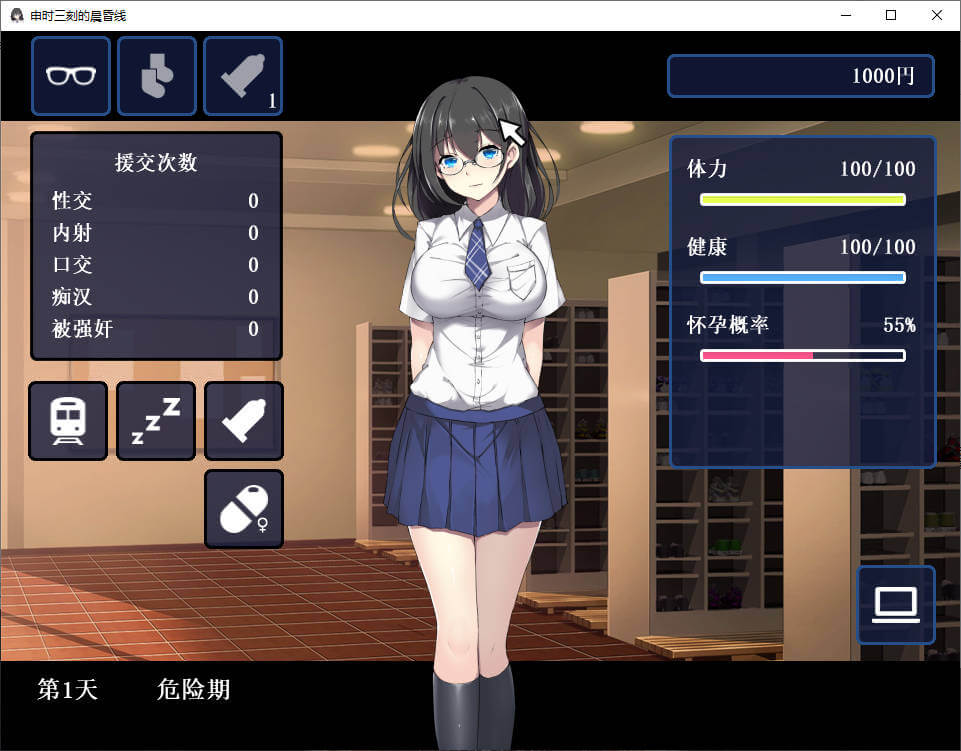Rest using the Zzz sleep button
This screenshot has height=751, width=961.
(x=156, y=421)
